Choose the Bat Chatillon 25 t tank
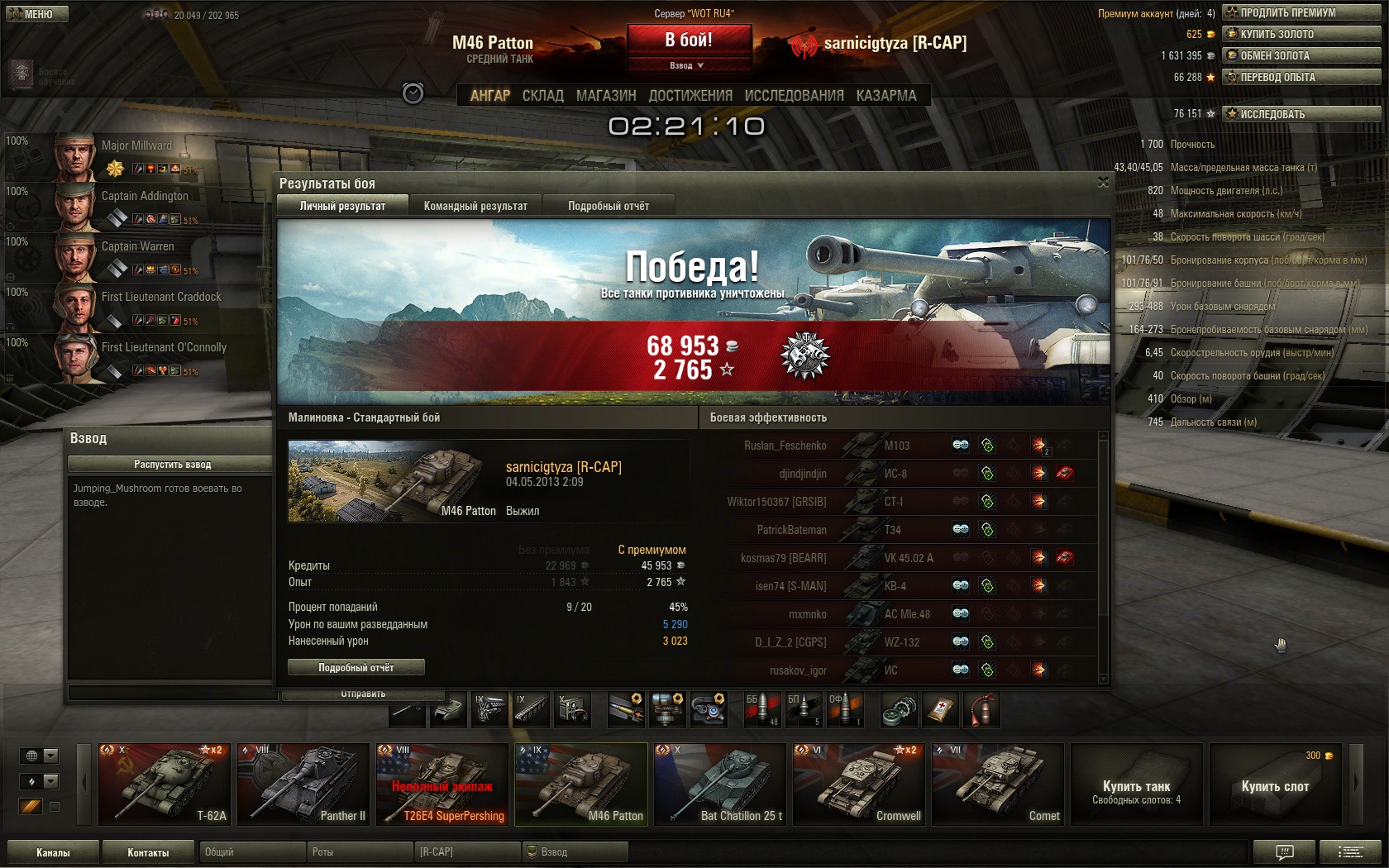This screenshot has height=868, width=1389. [720, 785]
